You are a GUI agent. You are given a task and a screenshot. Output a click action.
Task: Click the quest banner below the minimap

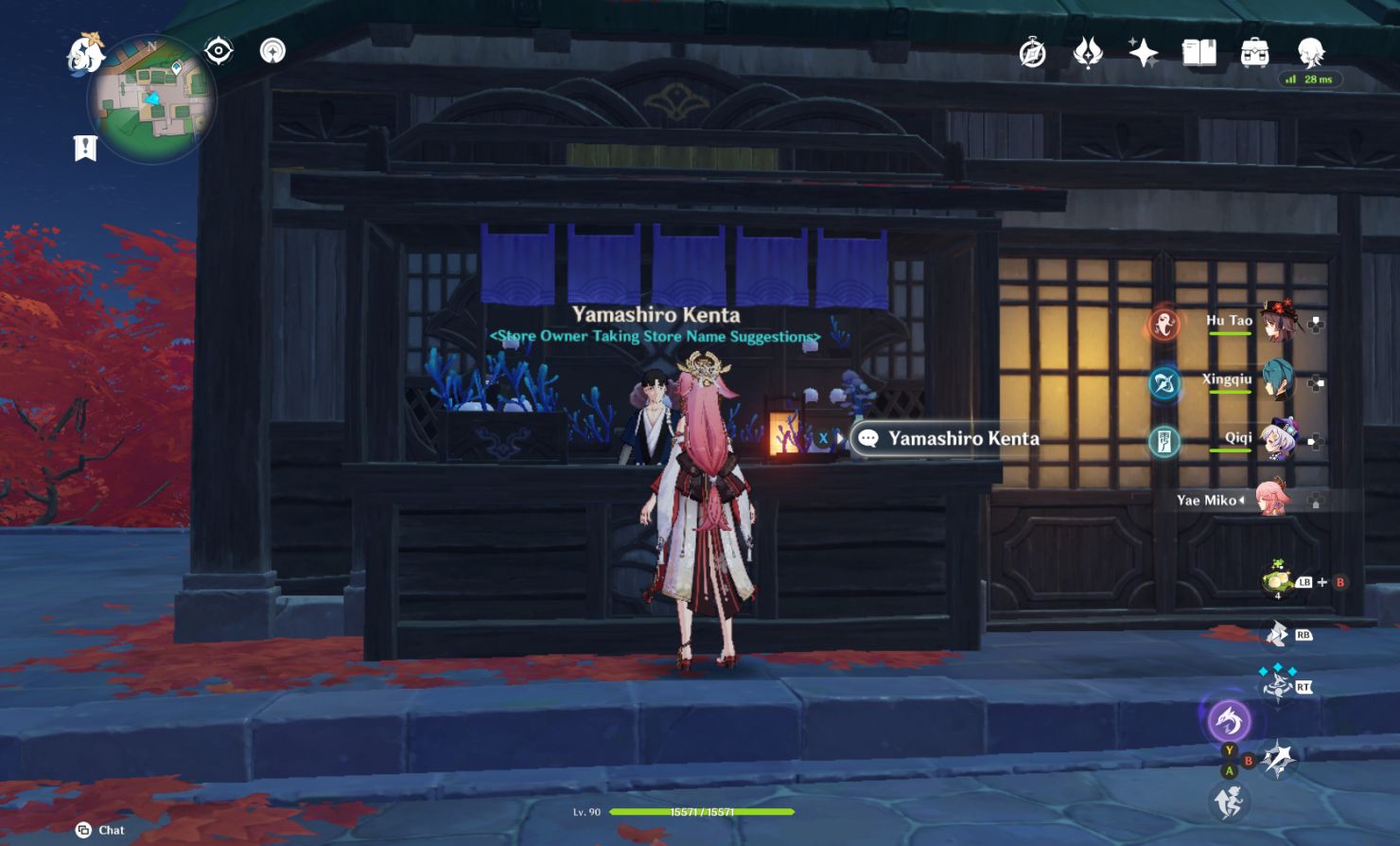click(86, 147)
